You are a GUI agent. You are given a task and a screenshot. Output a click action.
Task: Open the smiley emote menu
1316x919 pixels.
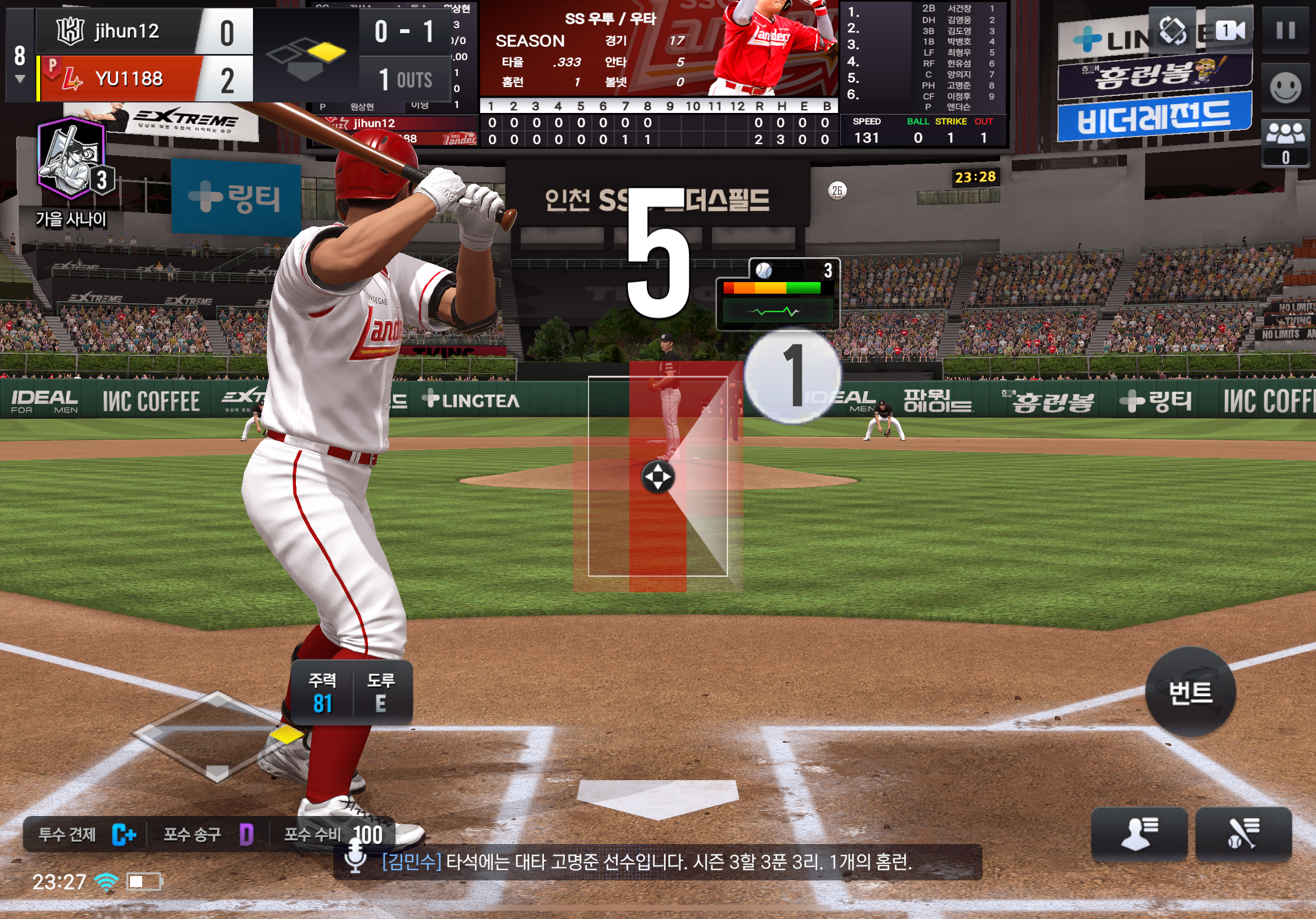1286,88
